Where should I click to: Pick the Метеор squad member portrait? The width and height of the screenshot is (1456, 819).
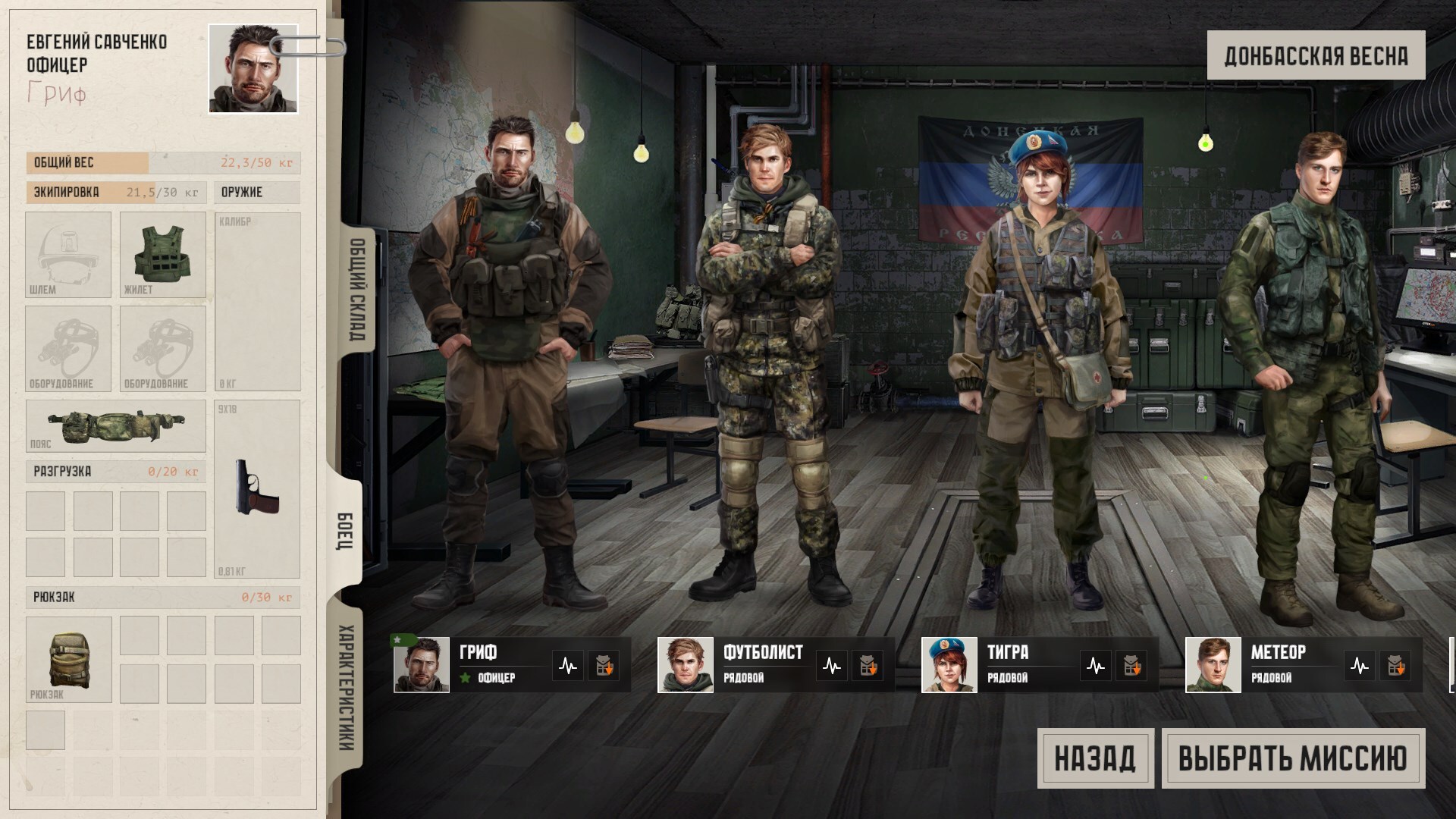(x=1213, y=665)
